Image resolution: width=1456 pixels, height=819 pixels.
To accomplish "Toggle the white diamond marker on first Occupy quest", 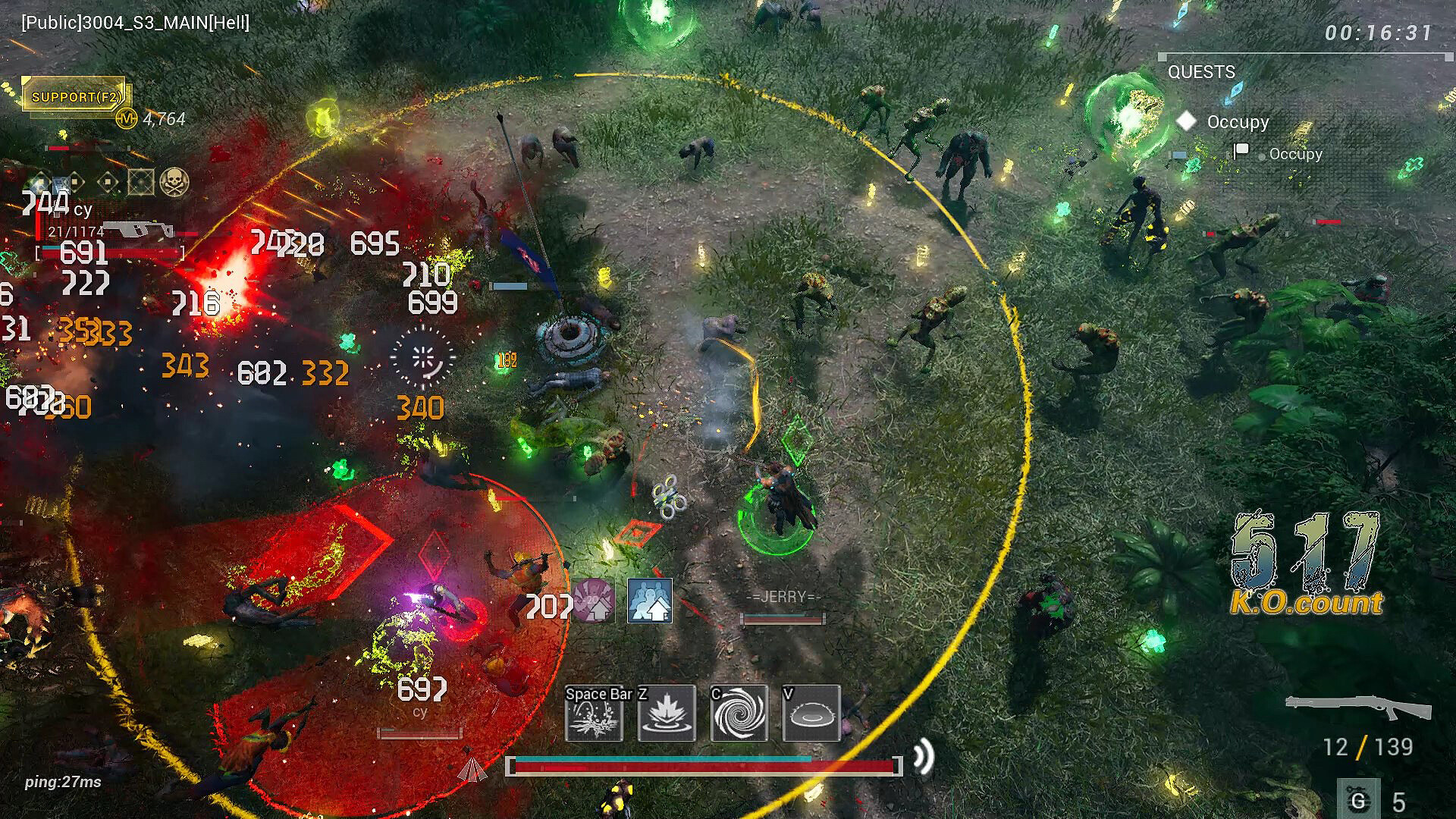I will (x=1185, y=121).
